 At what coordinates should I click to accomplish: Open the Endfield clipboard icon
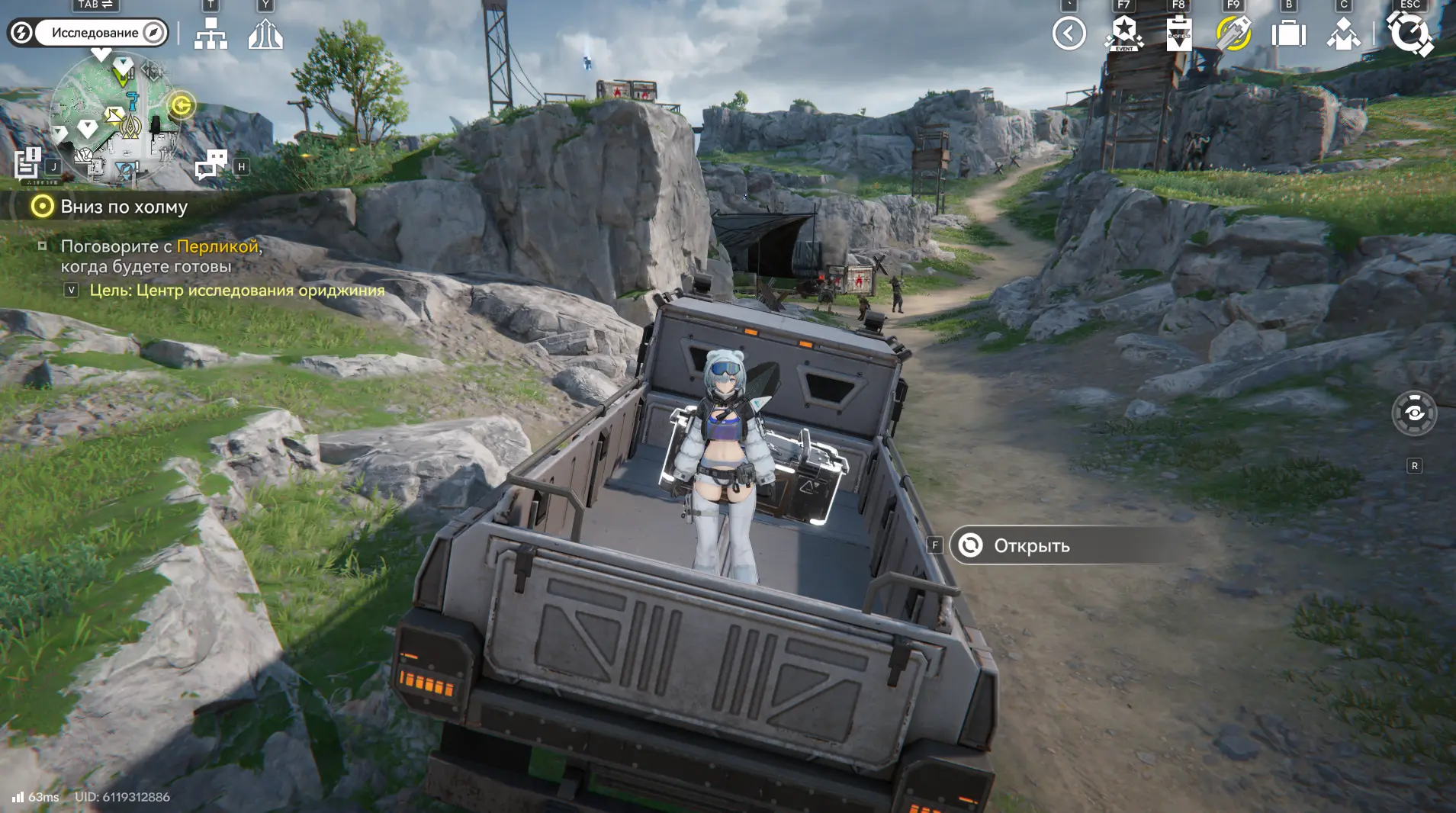(x=1178, y=34)
